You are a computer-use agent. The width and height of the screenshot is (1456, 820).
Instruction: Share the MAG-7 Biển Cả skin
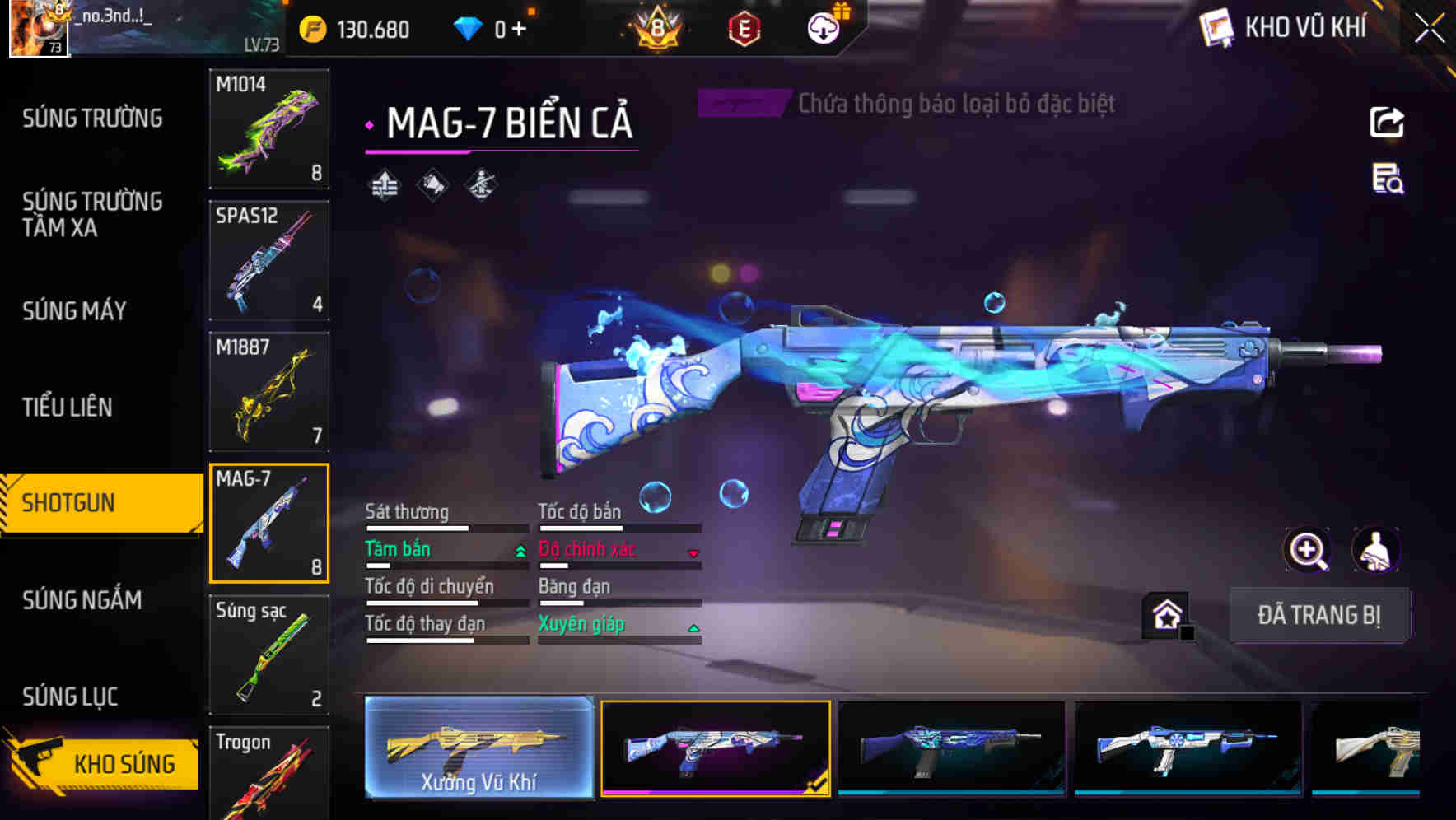click(x=1387, y=123)
